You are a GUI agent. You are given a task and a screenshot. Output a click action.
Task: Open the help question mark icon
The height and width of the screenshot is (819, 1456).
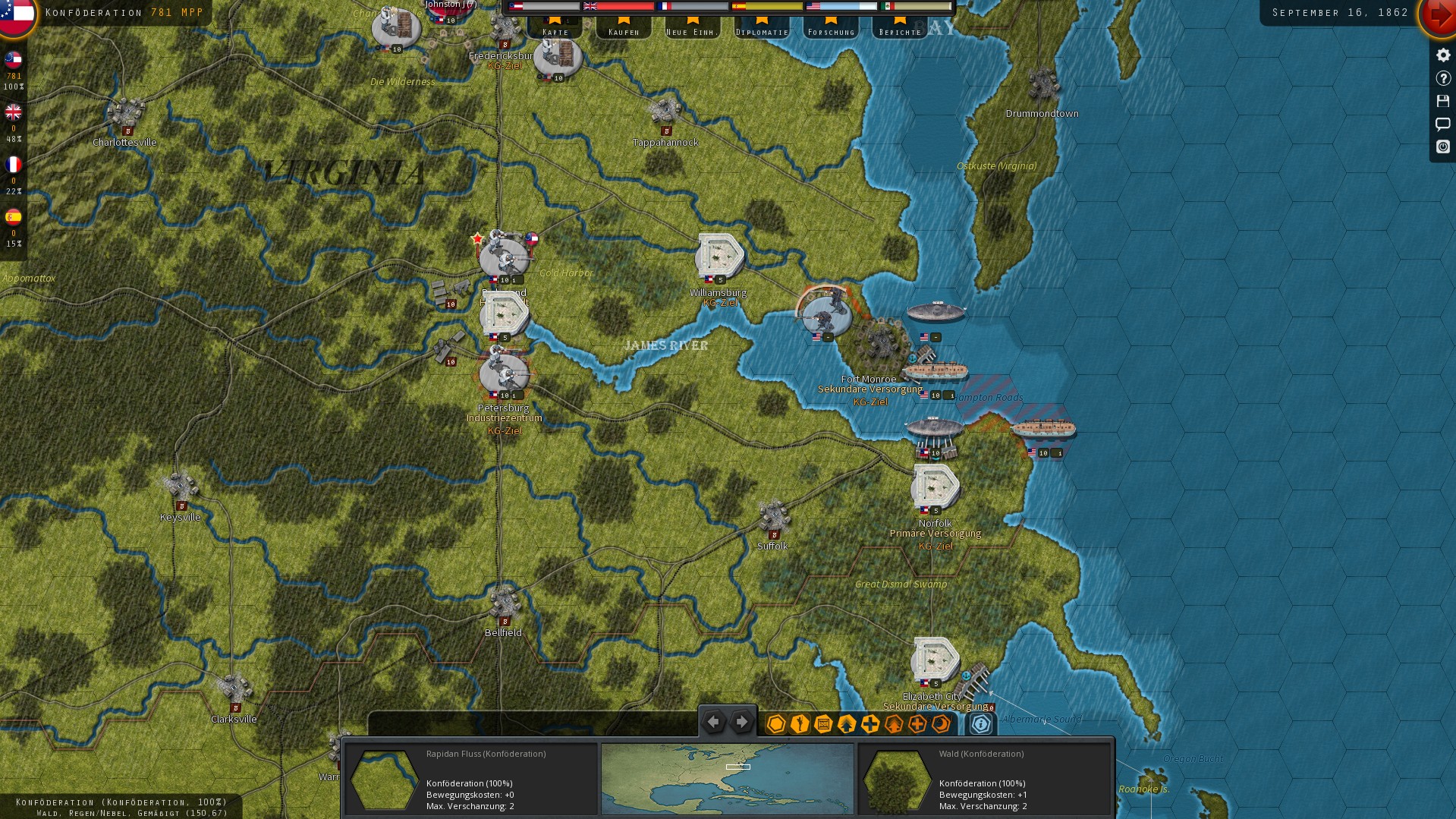1442,77
